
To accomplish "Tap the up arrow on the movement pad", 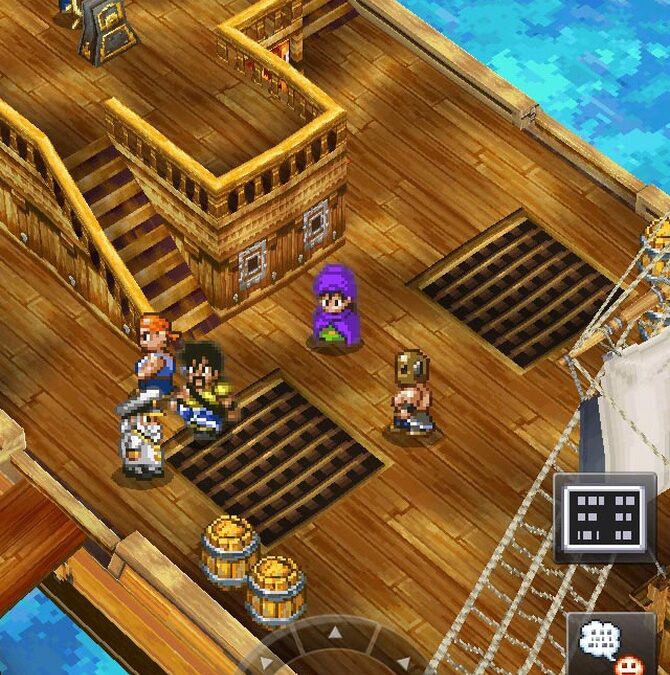I will [x=335, y=632].
